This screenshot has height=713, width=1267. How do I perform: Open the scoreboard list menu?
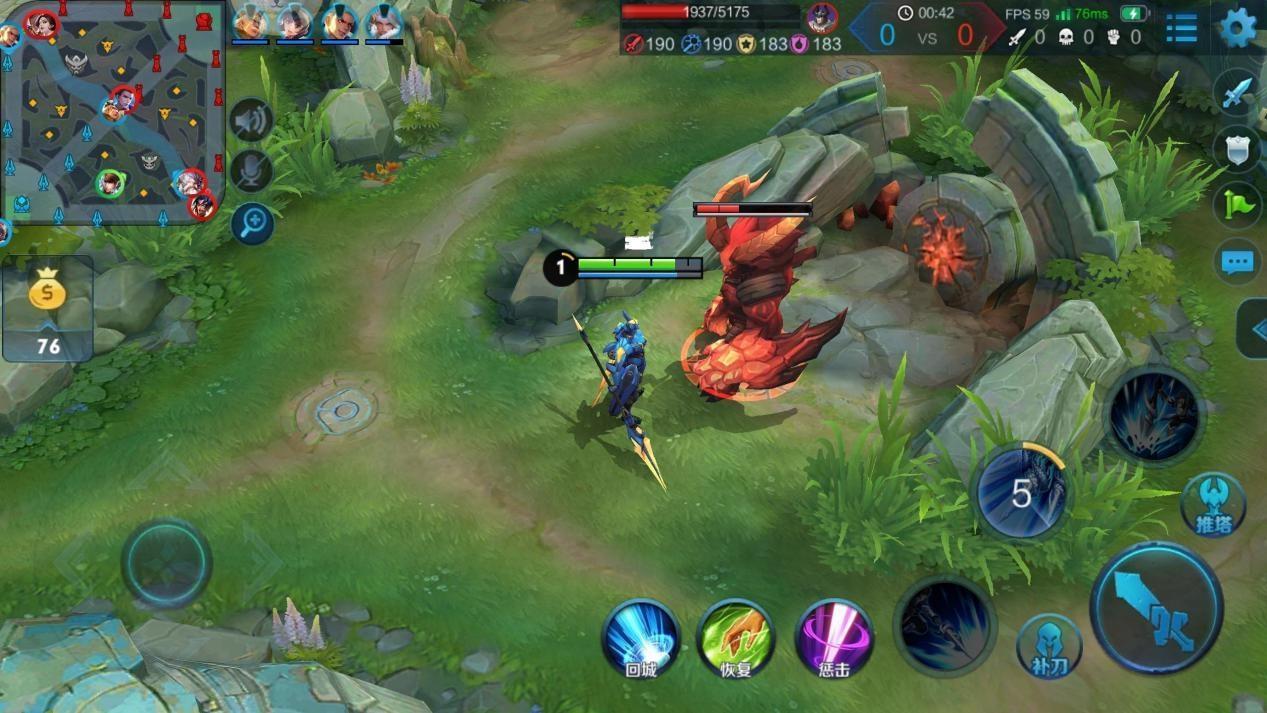(1181, 29)
